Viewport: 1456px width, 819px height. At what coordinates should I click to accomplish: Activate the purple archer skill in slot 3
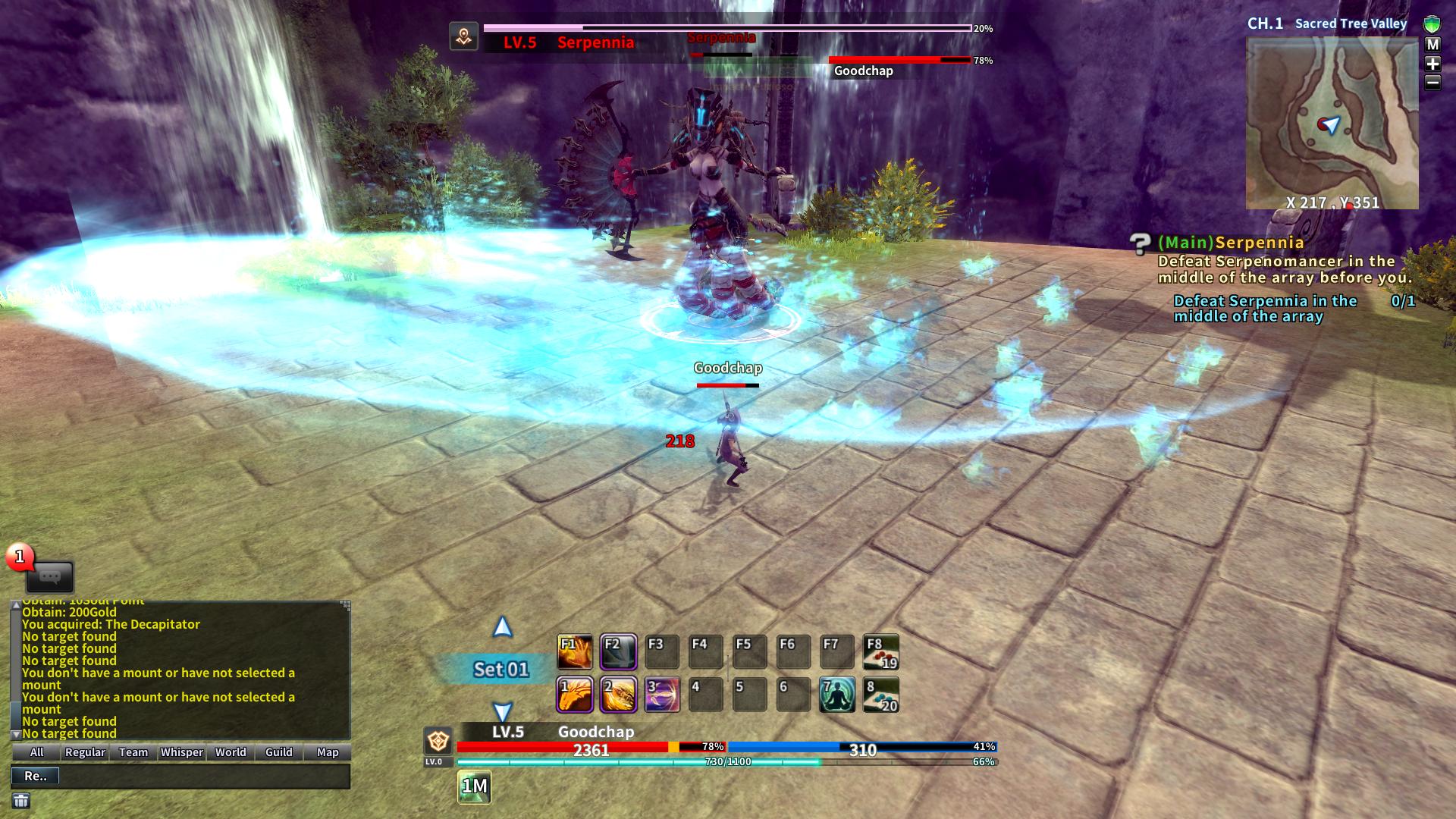pyautogui.click(x=661, y=695)
